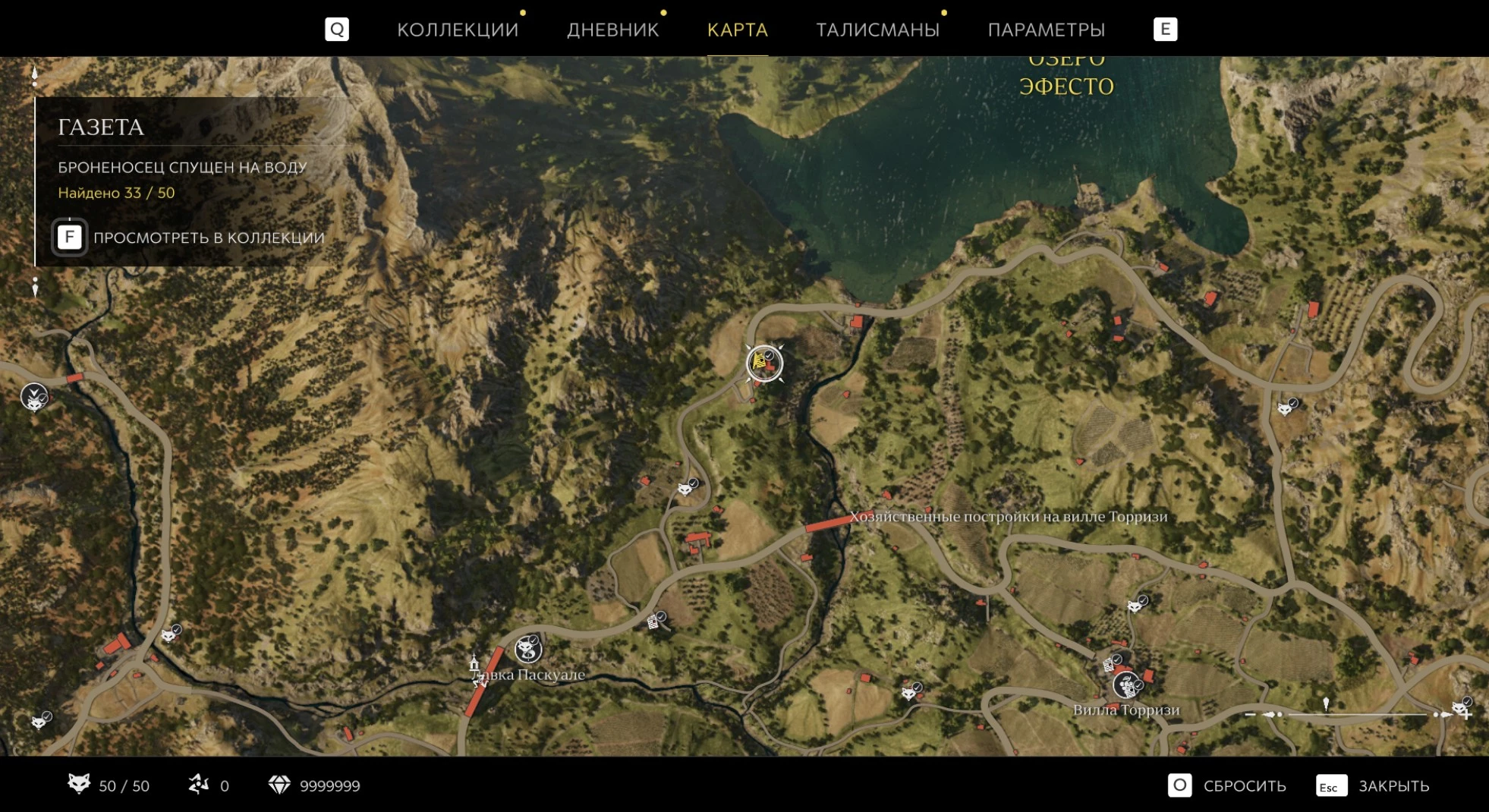
Task: Choose the Лавка Паскуале map marker
Action: click(x=528, y=650)
